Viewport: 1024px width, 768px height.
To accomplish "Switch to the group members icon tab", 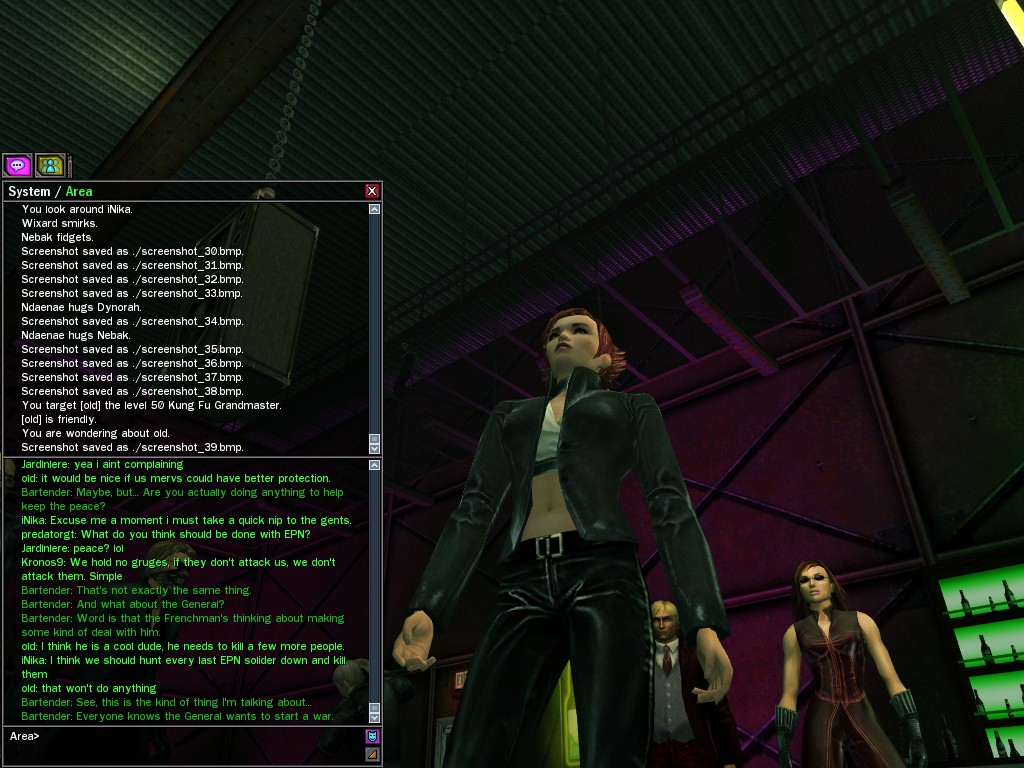I will [50, 165].
